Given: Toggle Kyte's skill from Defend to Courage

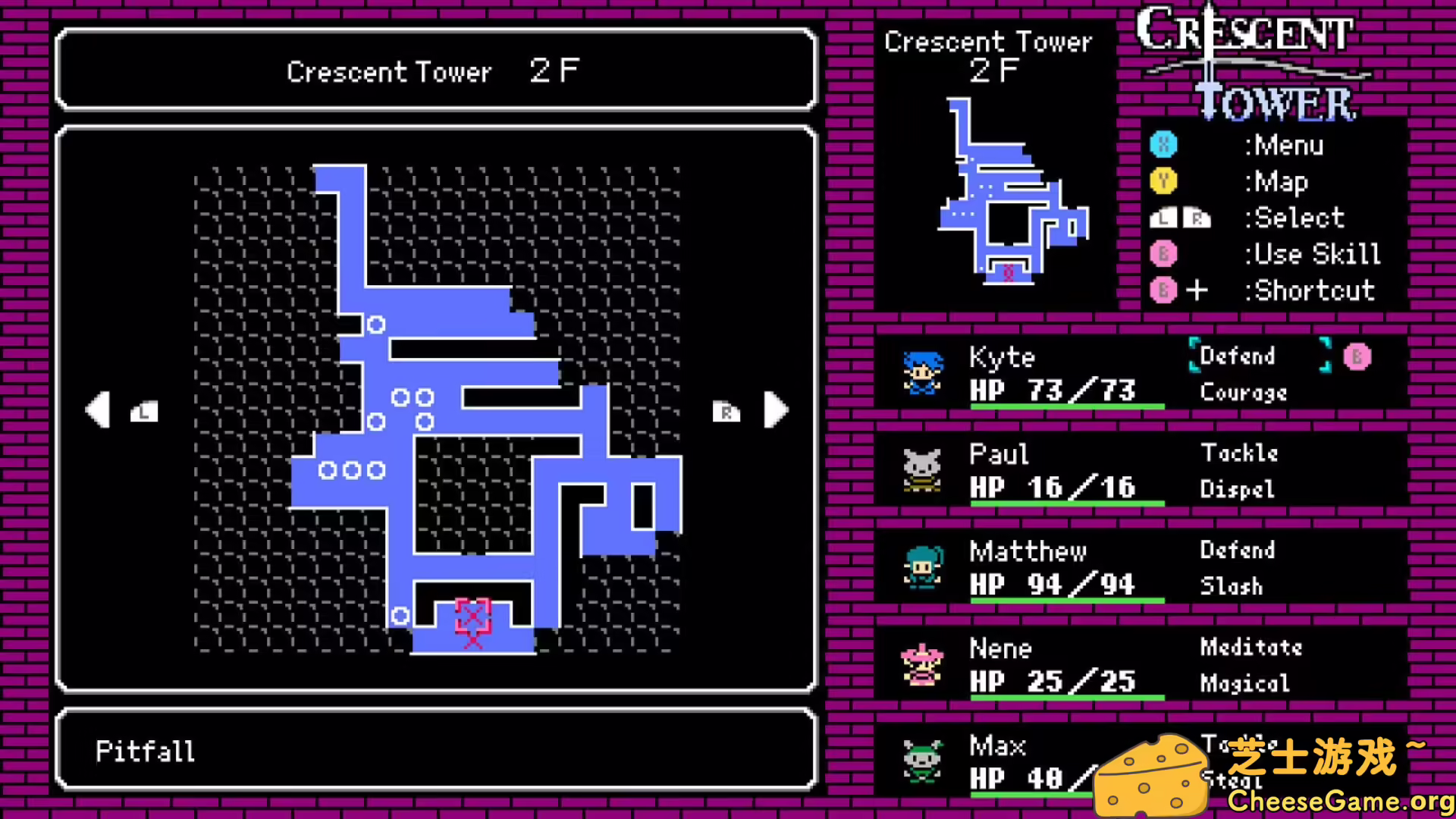Looking at the screenshot, I should point(1244,393).
